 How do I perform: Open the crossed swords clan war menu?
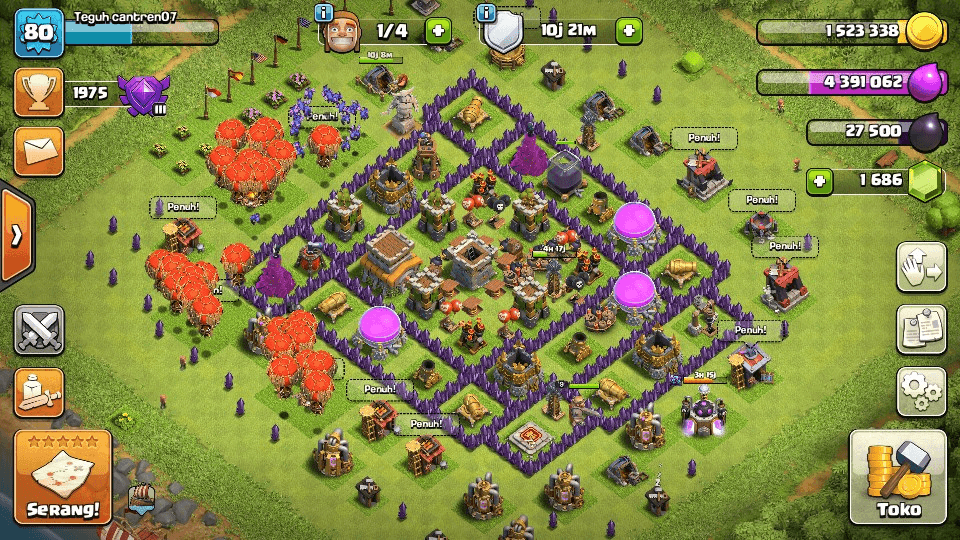click(x=39, y=330)
